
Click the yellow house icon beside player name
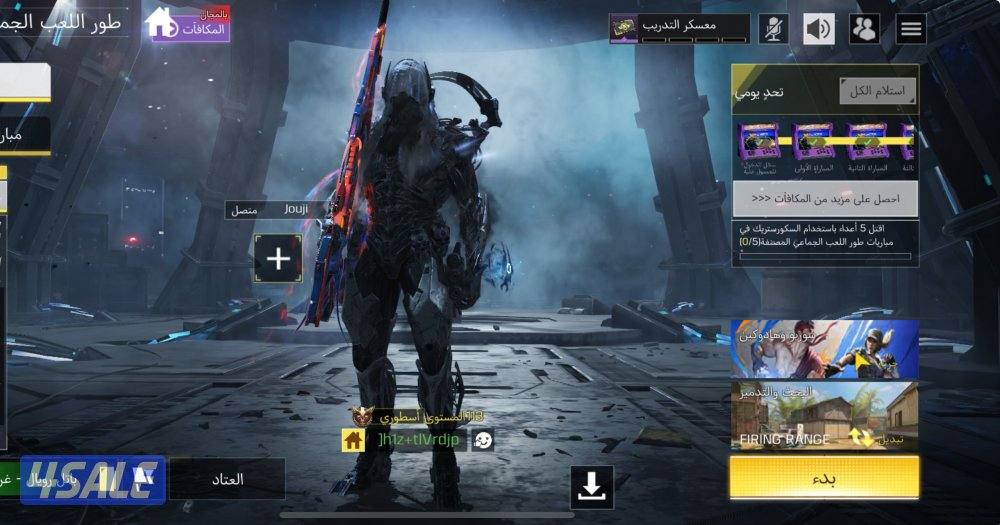[x=353, y=440]
